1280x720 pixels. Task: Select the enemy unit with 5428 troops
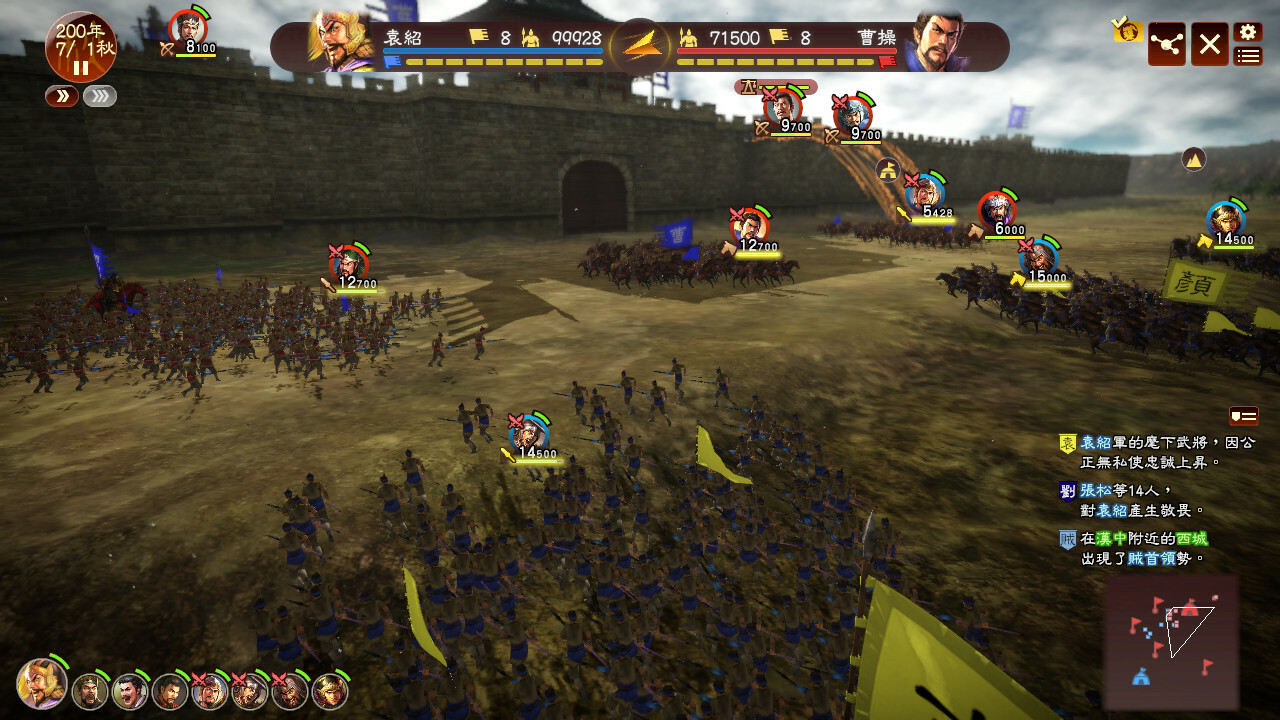pos(926,192)
